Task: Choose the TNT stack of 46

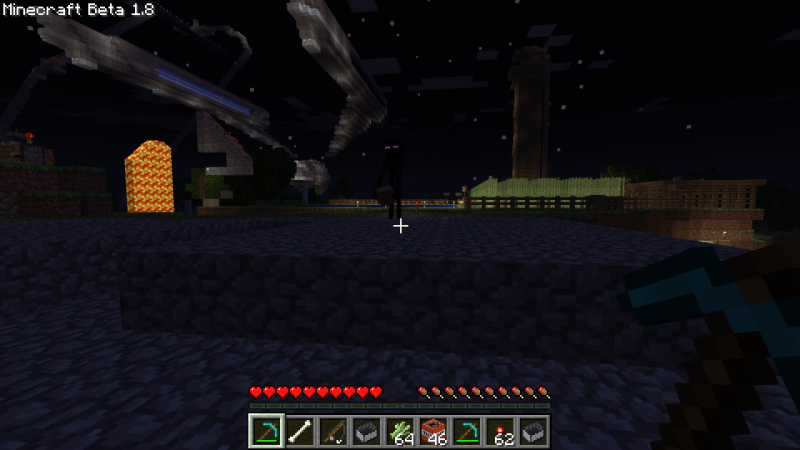Action: point(433,431)
